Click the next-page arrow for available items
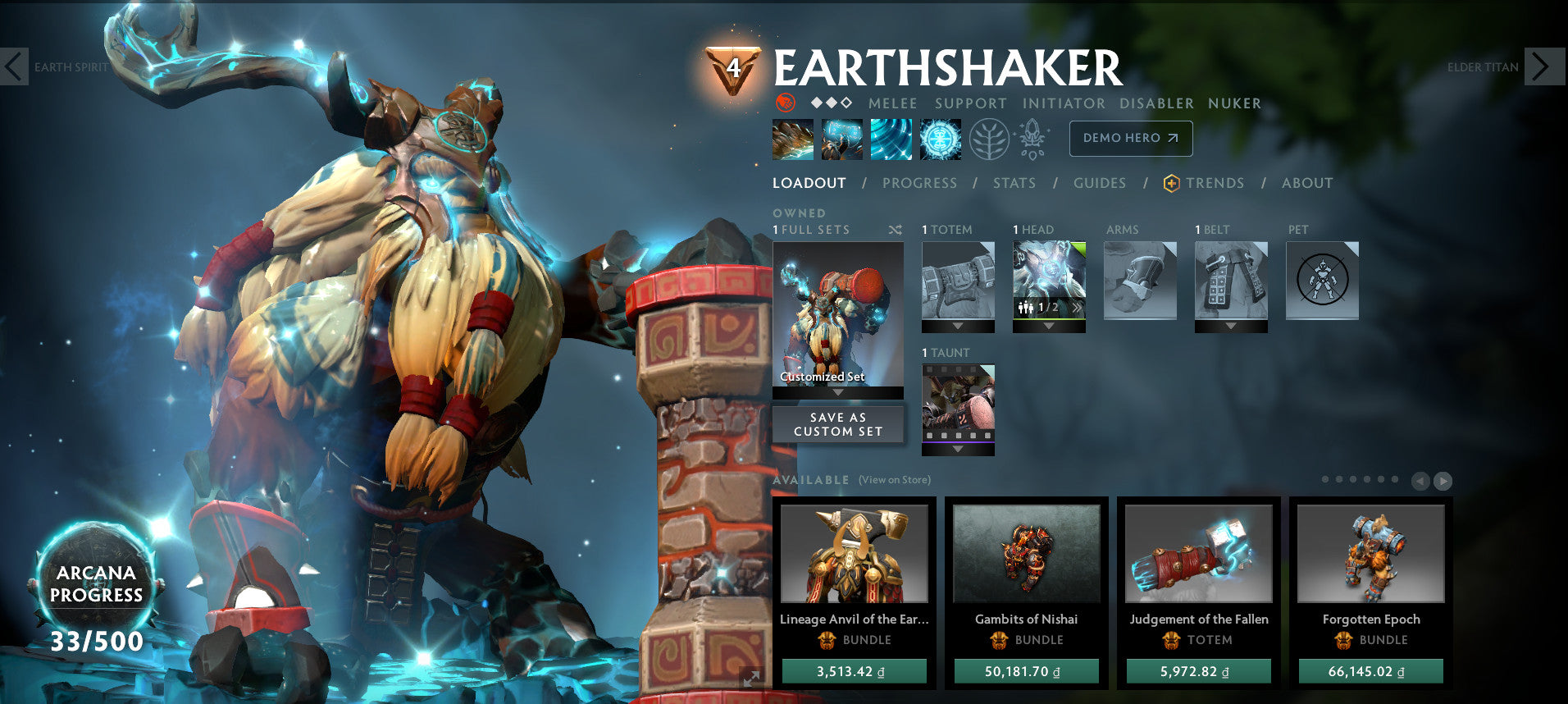1568x704 pixels. coord(1442,478)
